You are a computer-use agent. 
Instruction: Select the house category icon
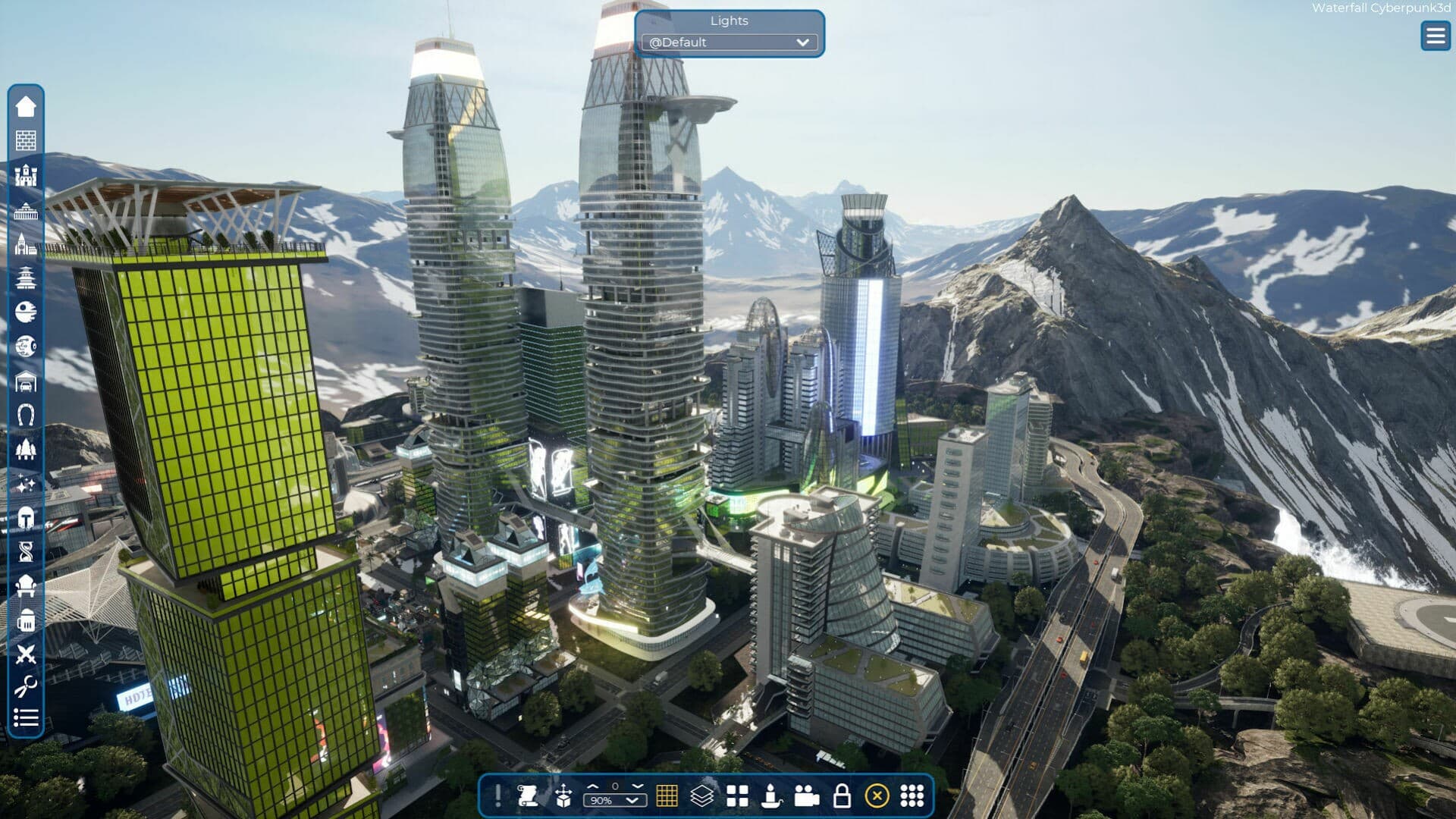point(26,106)
